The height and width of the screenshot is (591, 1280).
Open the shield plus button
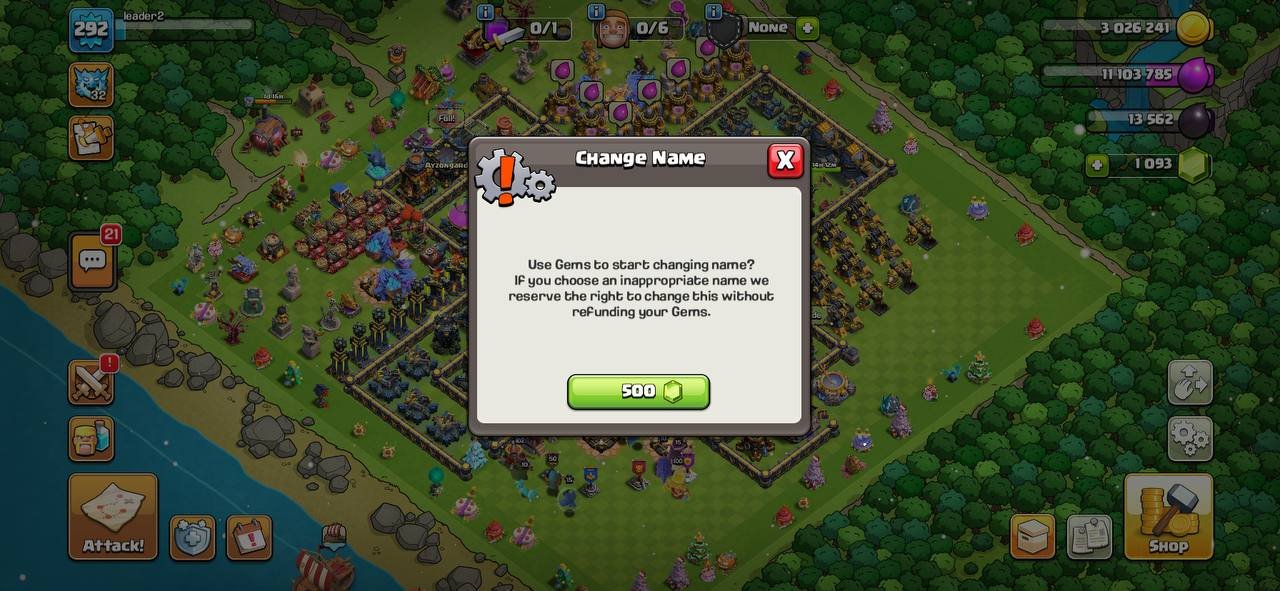(192, 538)
